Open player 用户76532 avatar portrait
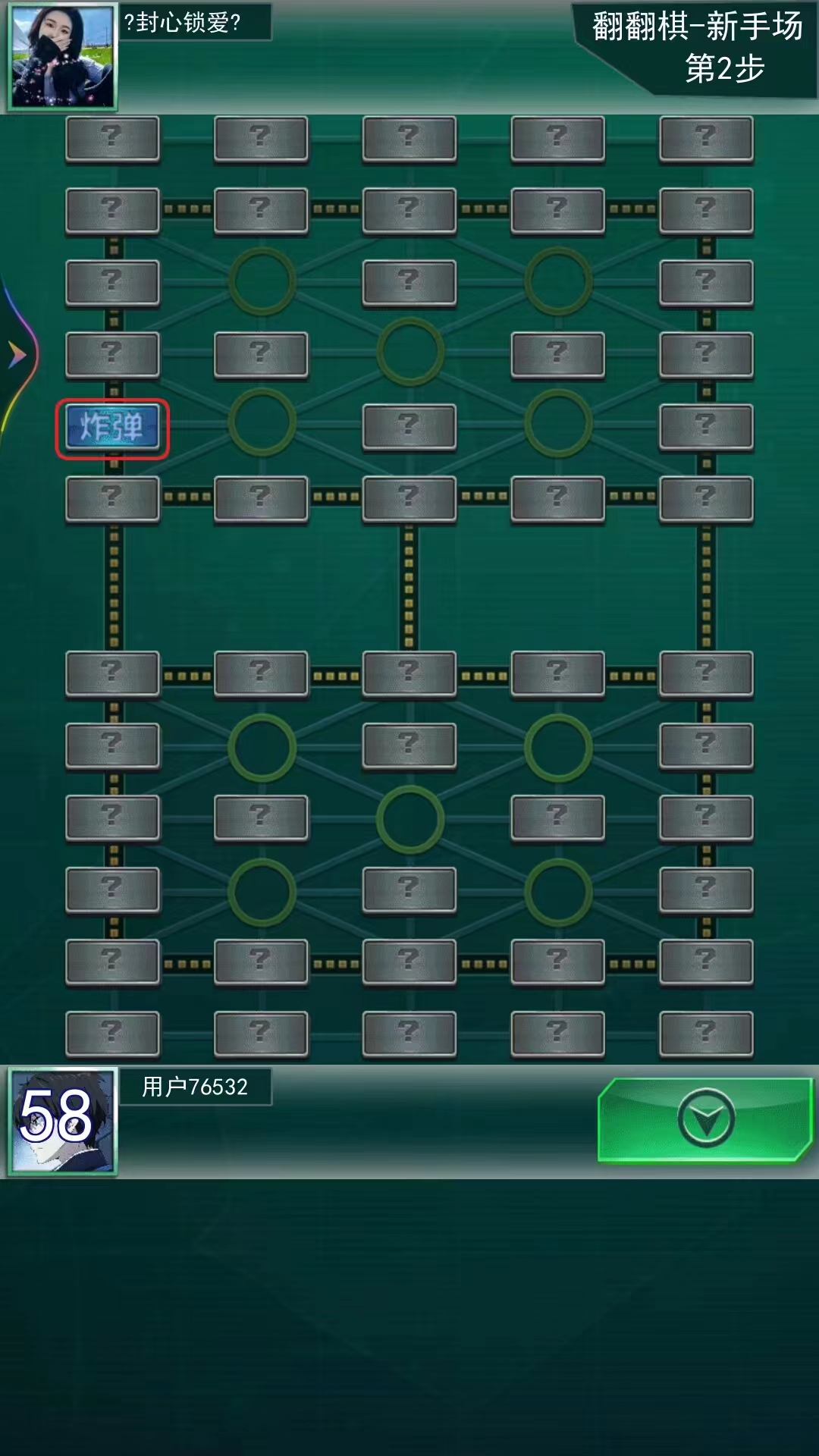The image size is (819, 1456). coord(63,1120)
